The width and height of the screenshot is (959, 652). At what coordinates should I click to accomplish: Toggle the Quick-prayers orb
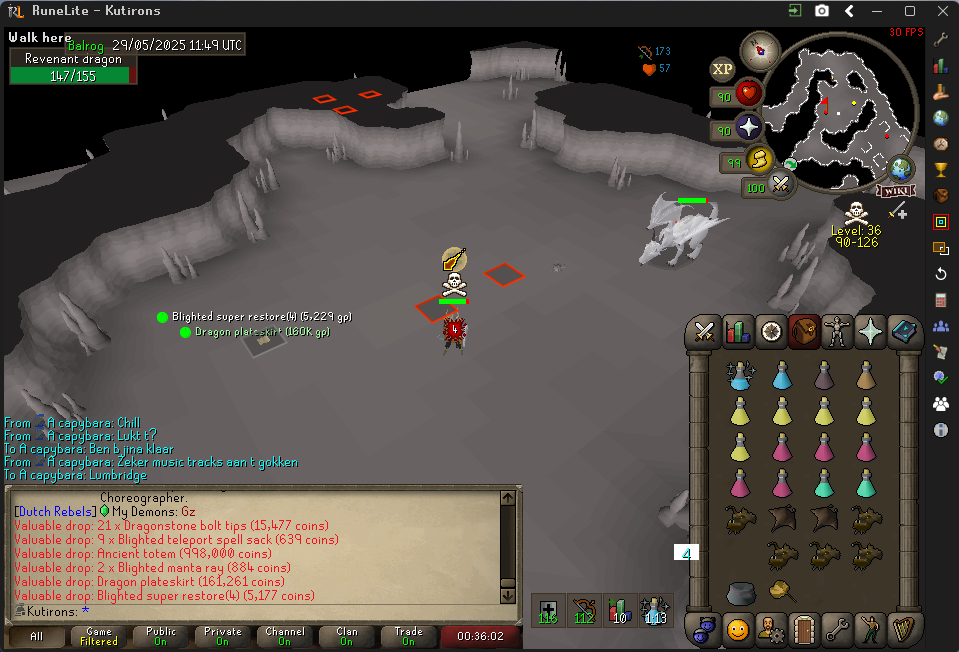tap(748, 126)
